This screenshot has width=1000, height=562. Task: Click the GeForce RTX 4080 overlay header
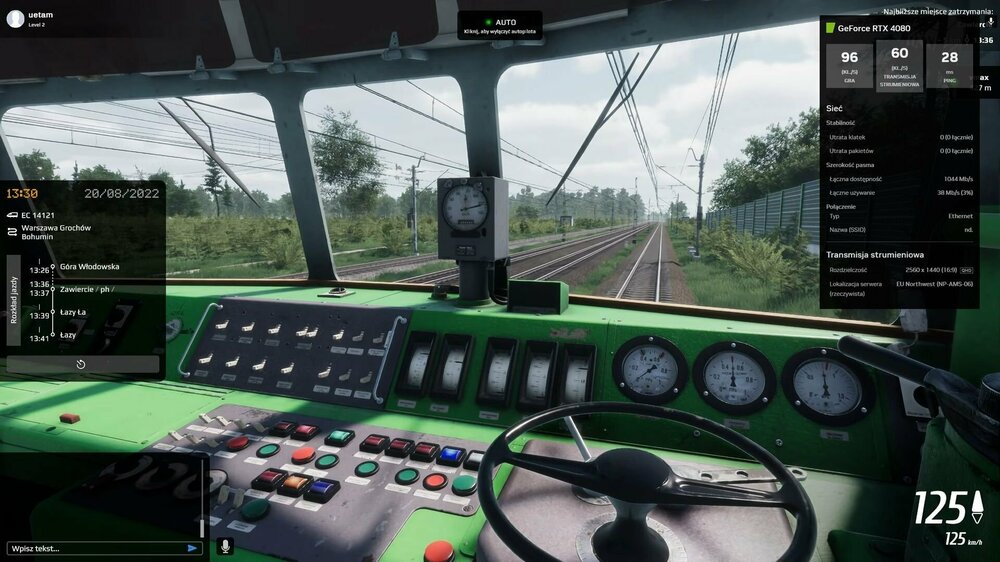click(873, 28)
